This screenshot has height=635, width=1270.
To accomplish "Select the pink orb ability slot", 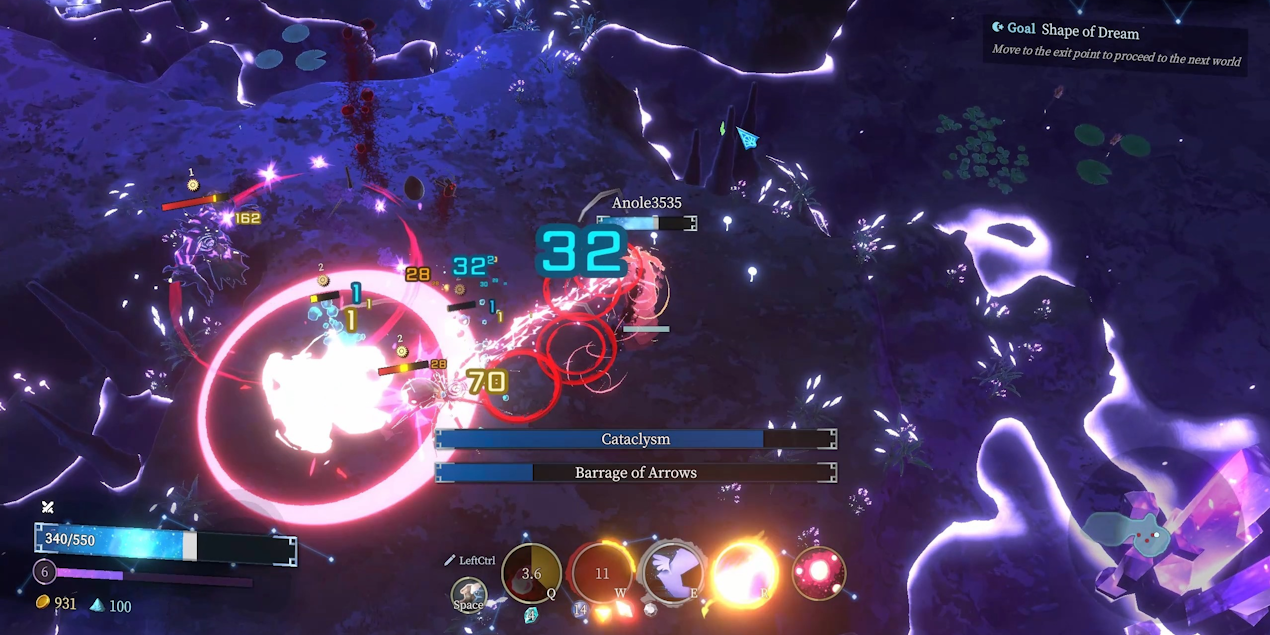I will pyautogui.click(x=818, y=573).
